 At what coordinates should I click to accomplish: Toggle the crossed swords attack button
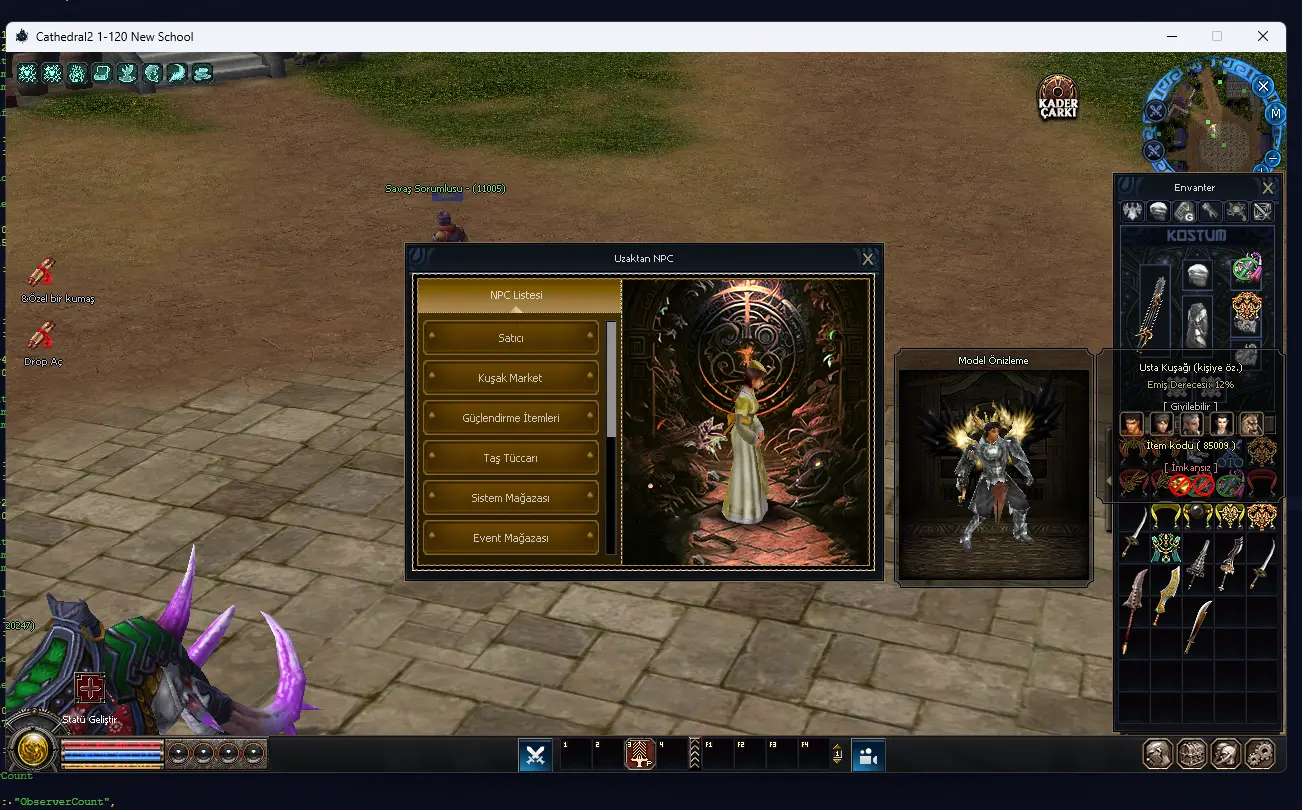click(x=535, y=755)
